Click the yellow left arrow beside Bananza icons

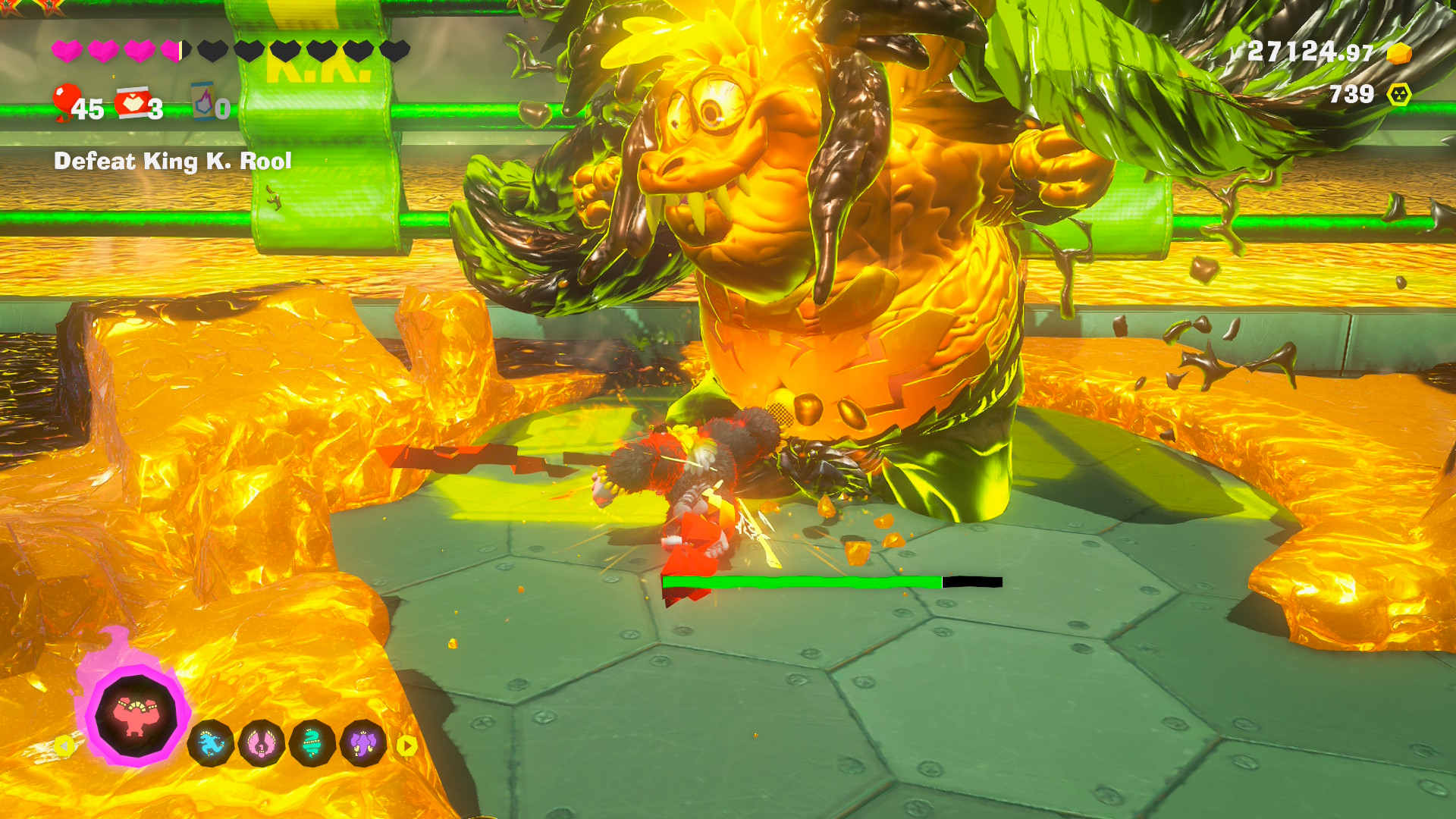[x=64, y=746]
